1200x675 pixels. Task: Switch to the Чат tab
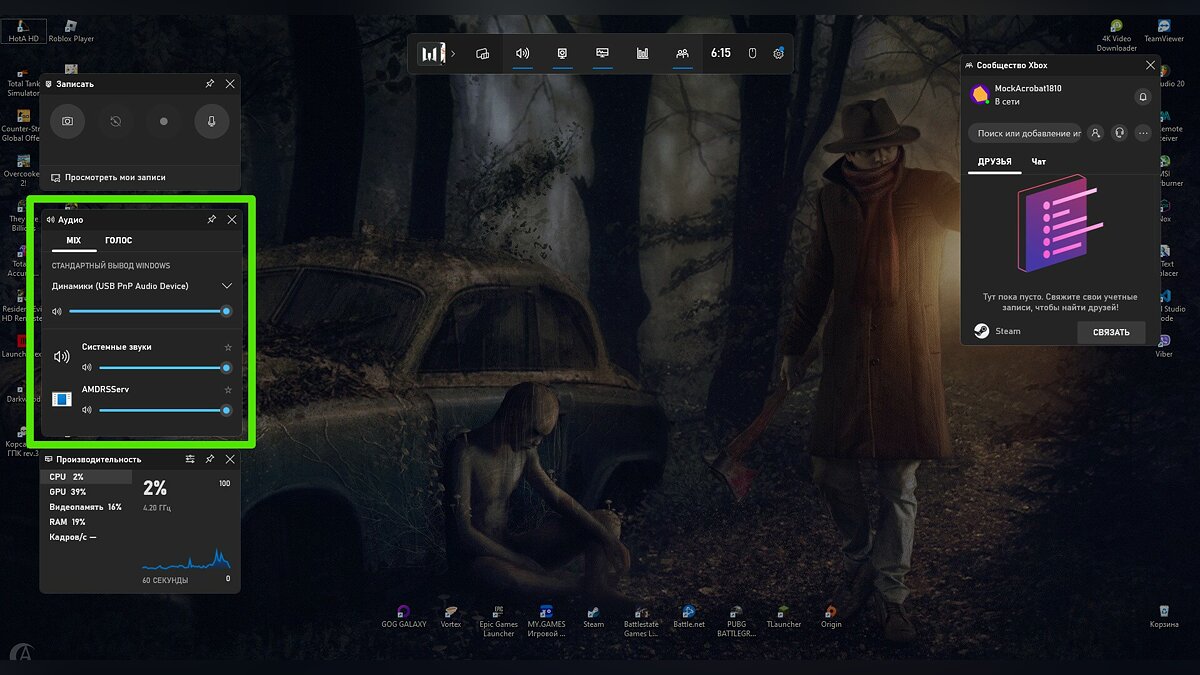coord(1039,161)
